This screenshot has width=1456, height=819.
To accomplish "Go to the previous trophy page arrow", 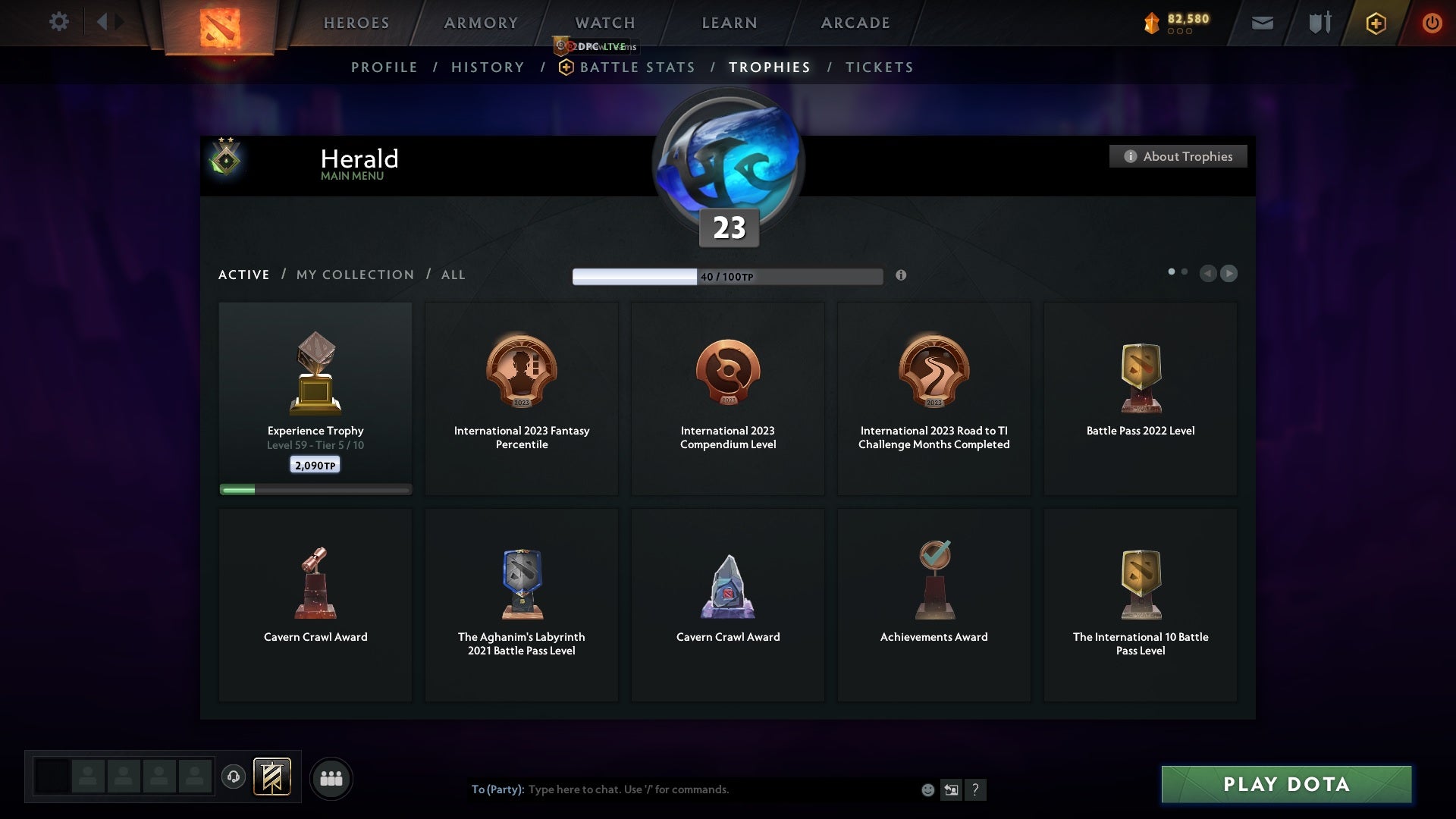I will pyautogui.click(x=1209, y=274).
